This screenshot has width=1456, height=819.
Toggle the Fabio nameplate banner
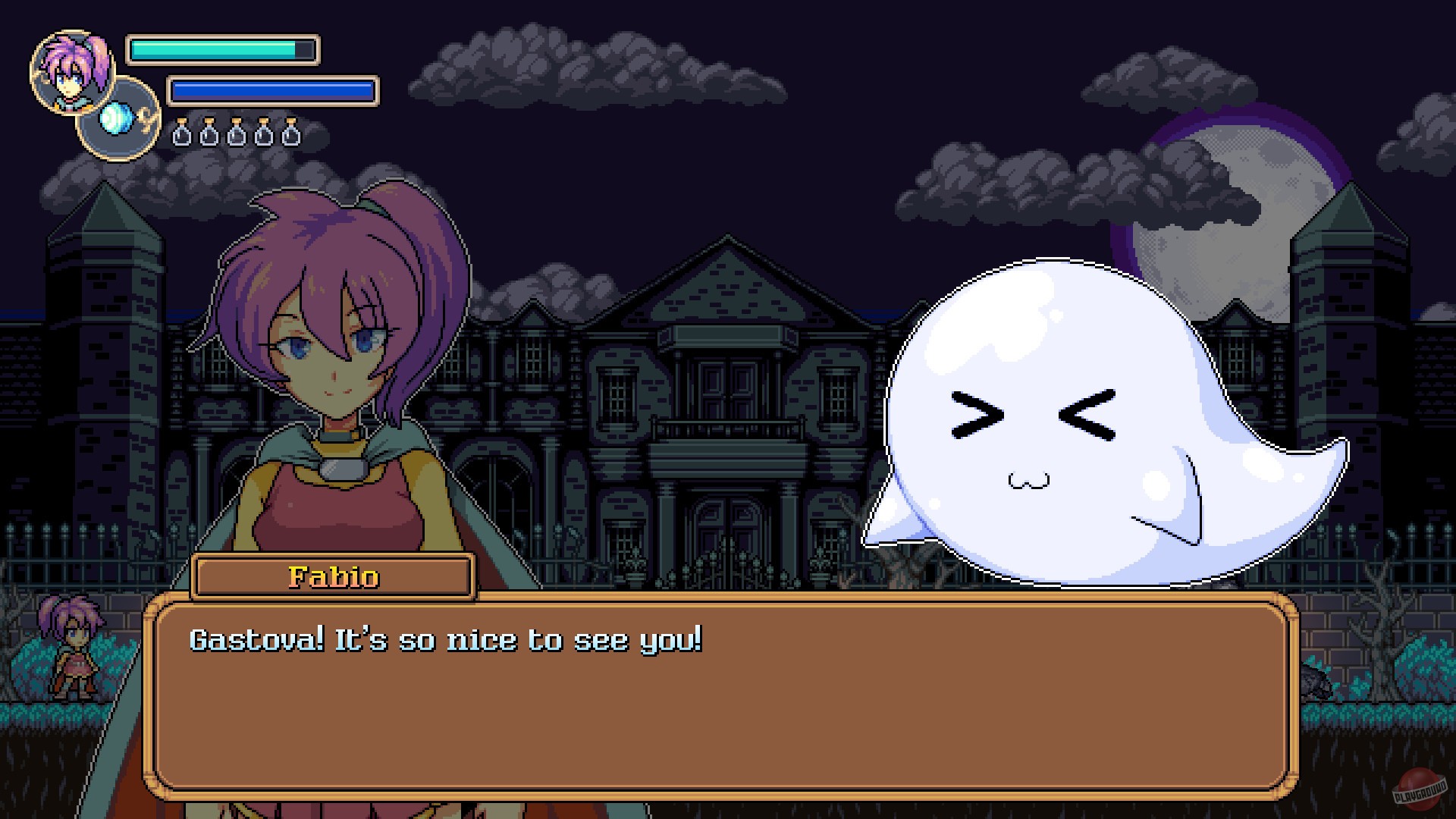(x=331, y=576)
